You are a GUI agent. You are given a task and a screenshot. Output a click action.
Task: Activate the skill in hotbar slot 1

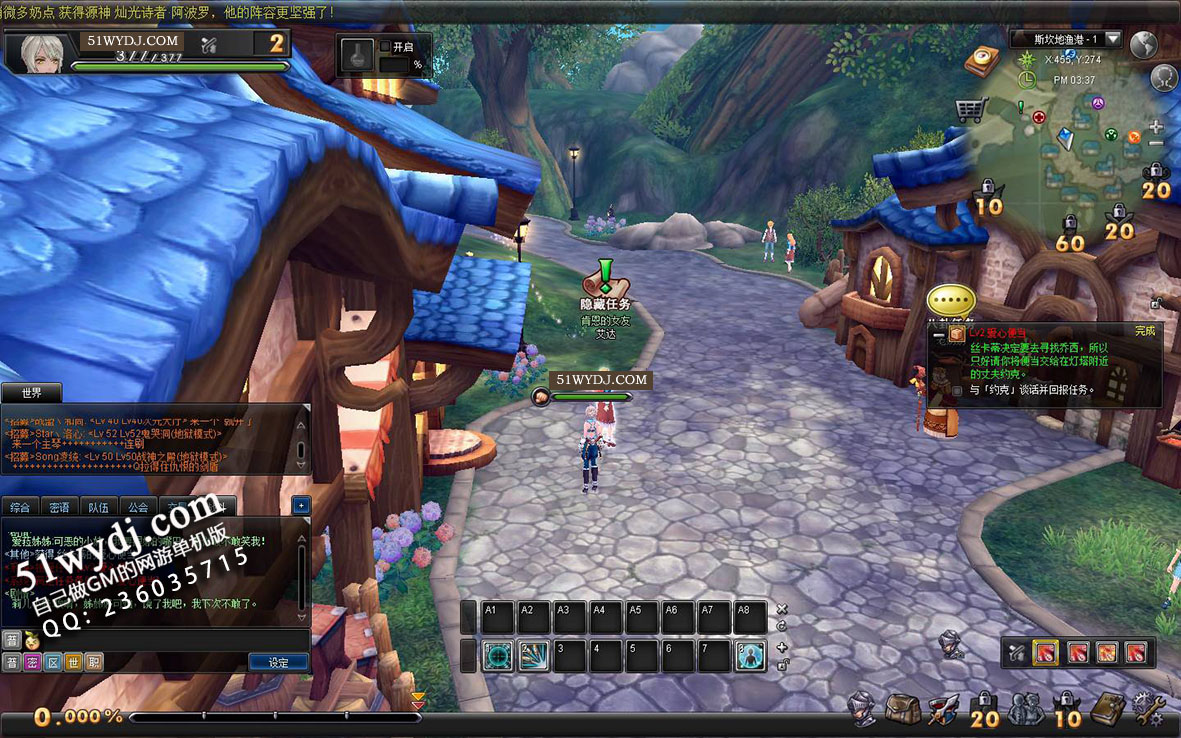coord(497,656)
